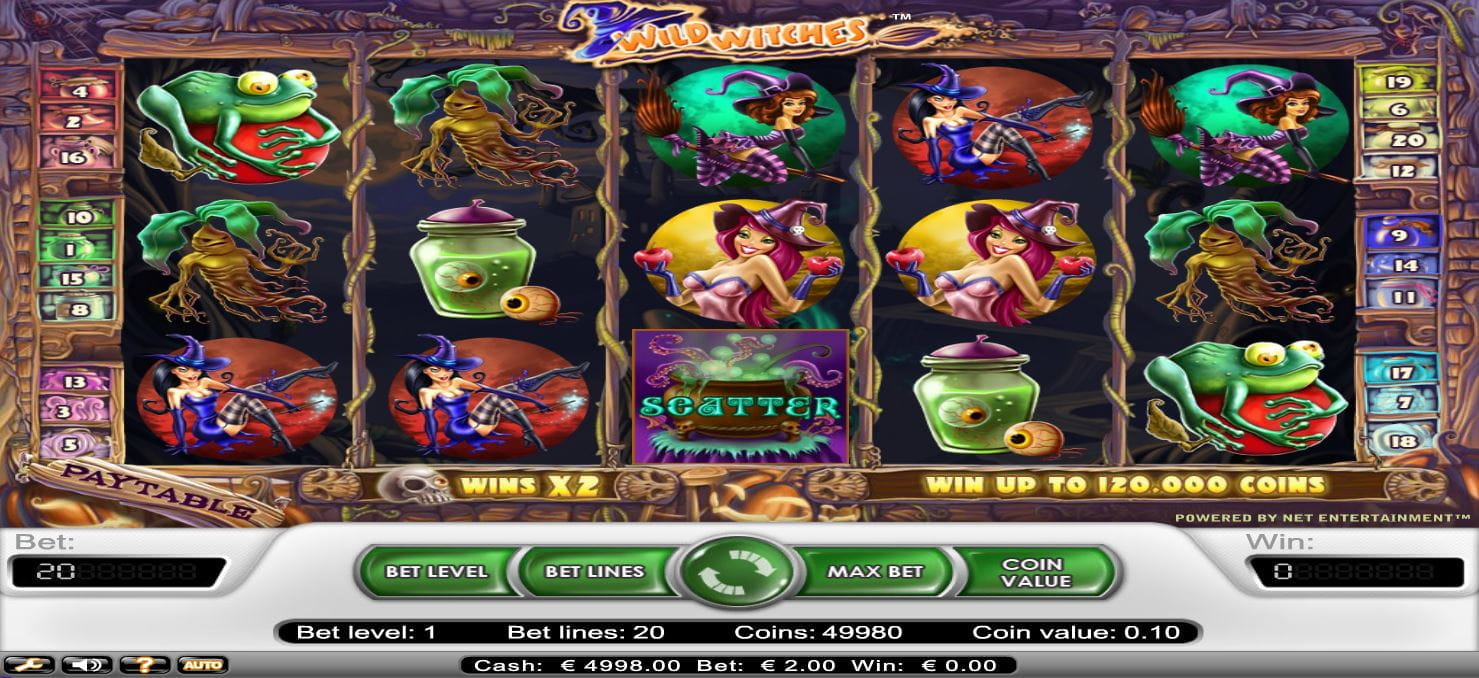The height and width of the screenshot is (678, 1479).
Task: Open settings with the wrench icon
Action: pos(28,665)
